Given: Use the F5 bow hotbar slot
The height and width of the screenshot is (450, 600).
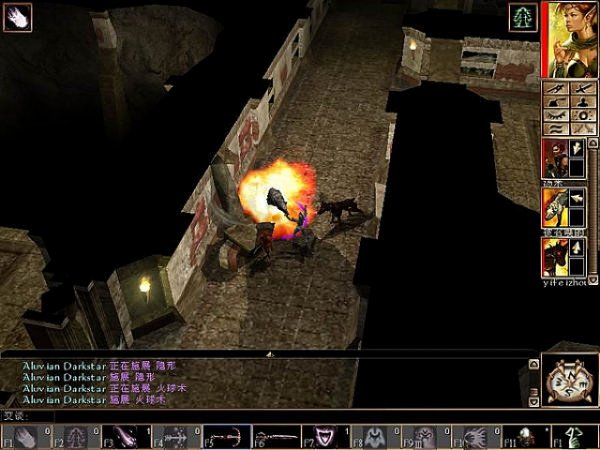Looking at the screenshot, I should tap(224, 435).
